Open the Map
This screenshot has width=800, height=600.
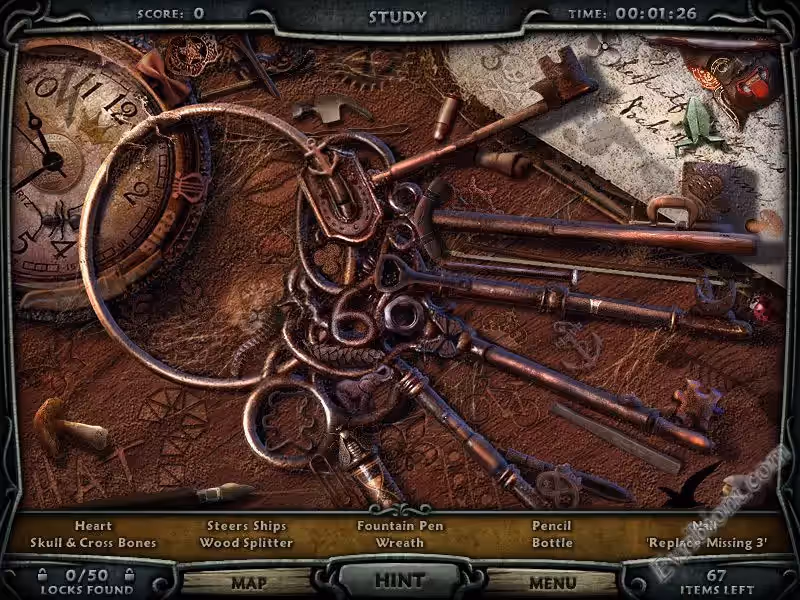click(248, 582)
